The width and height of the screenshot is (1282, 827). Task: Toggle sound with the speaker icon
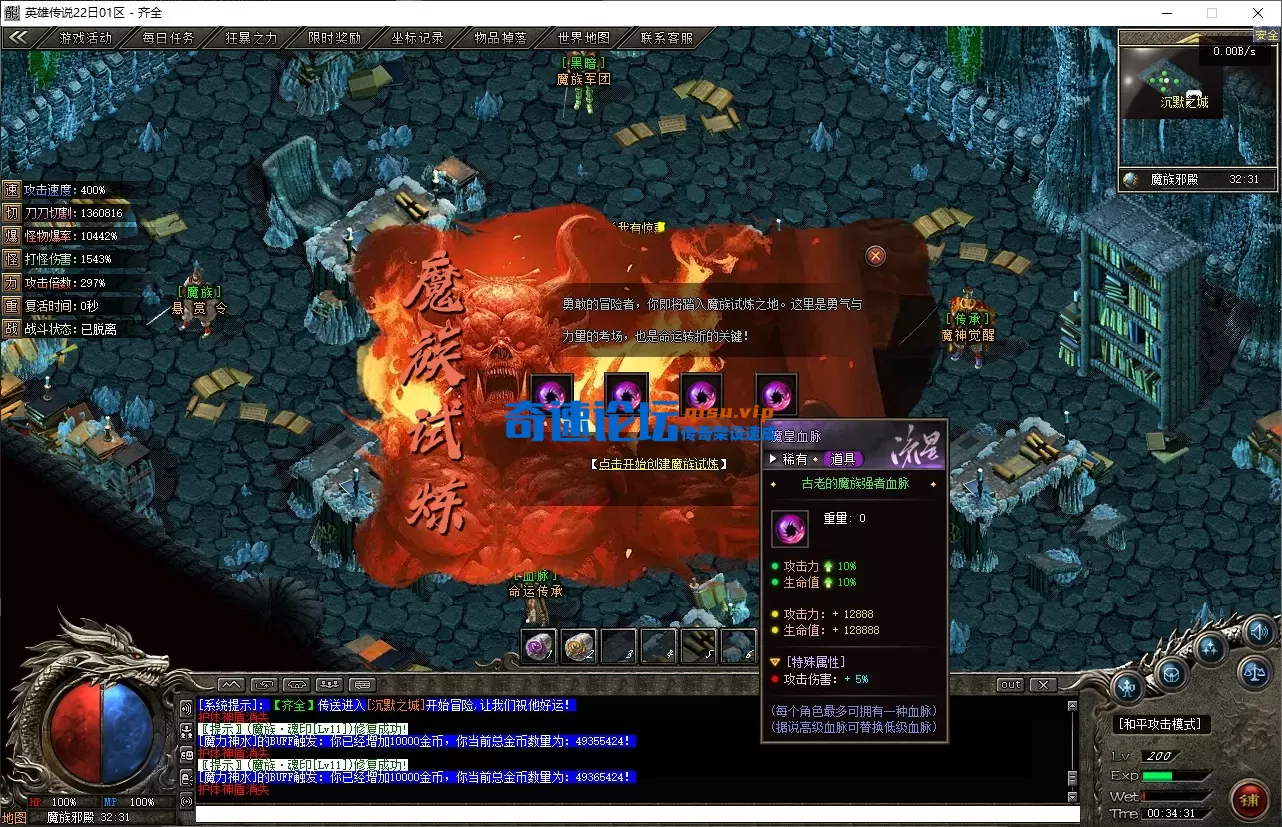pos(1259,632)
